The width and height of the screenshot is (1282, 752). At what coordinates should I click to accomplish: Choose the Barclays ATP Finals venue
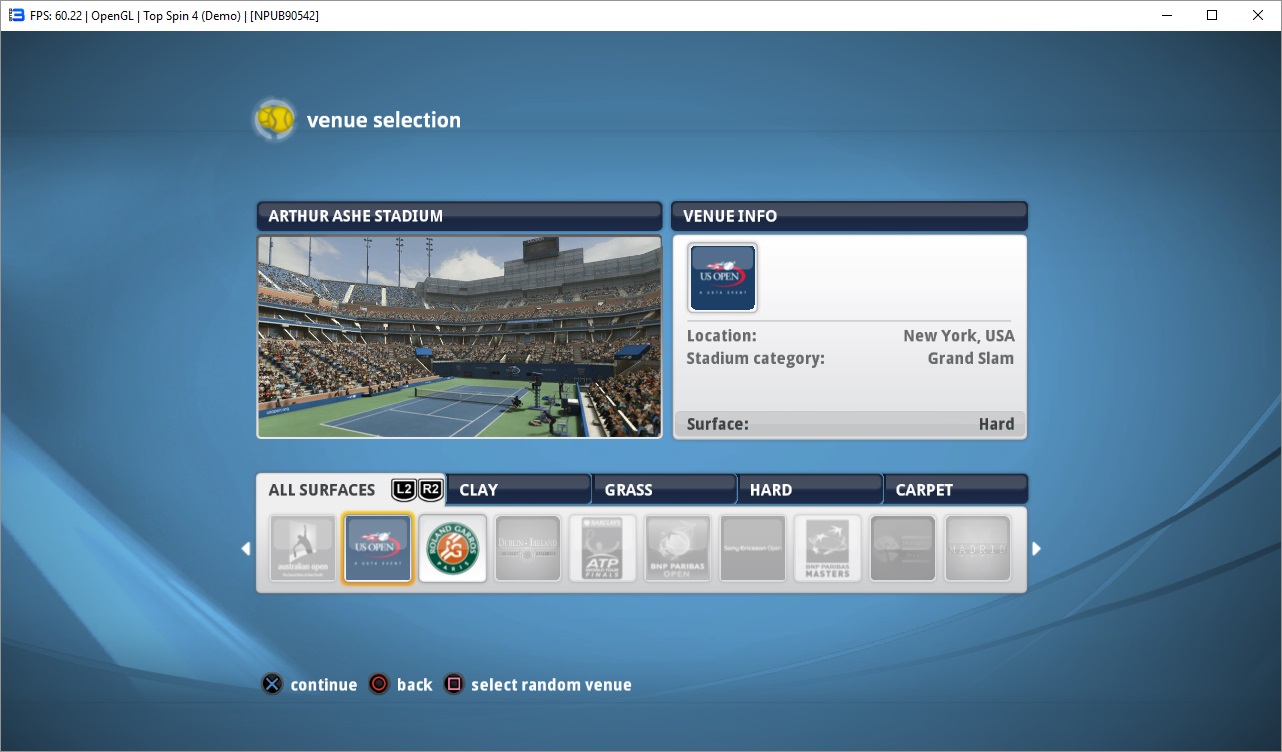click(603, 548)
